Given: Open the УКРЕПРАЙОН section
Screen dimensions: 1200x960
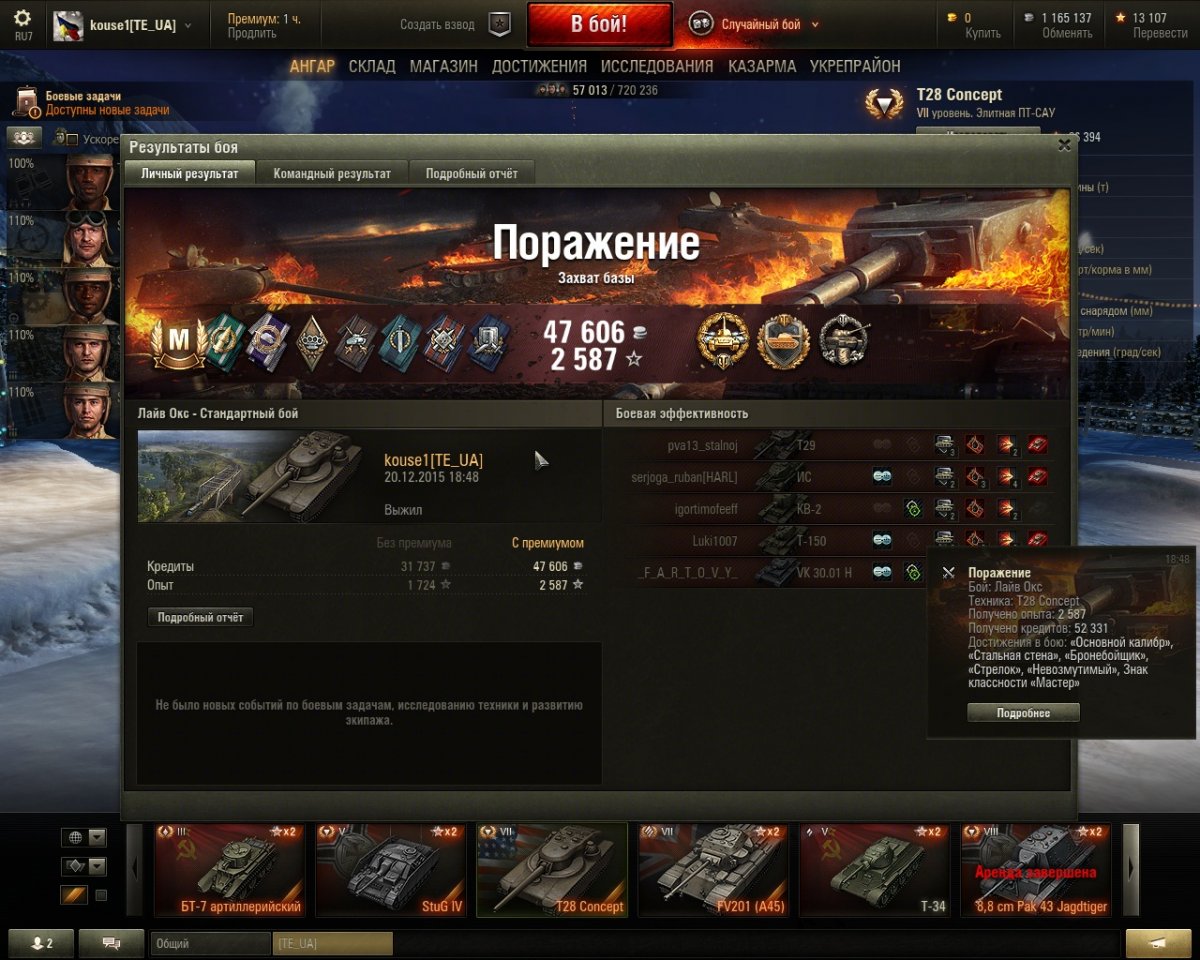Looking at the screenshot, I should pos(855,66).
